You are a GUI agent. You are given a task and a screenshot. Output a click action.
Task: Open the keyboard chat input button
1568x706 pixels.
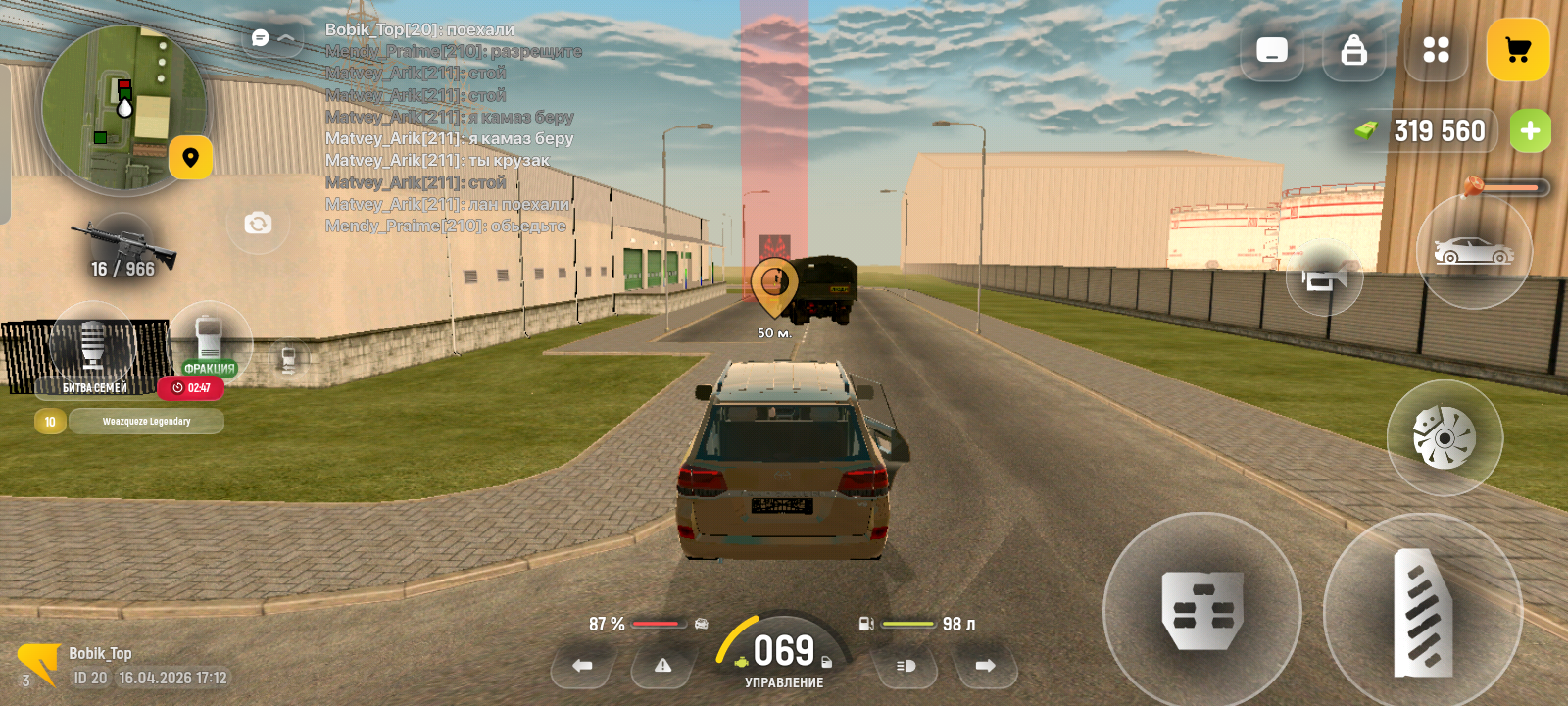(1271, 50)
